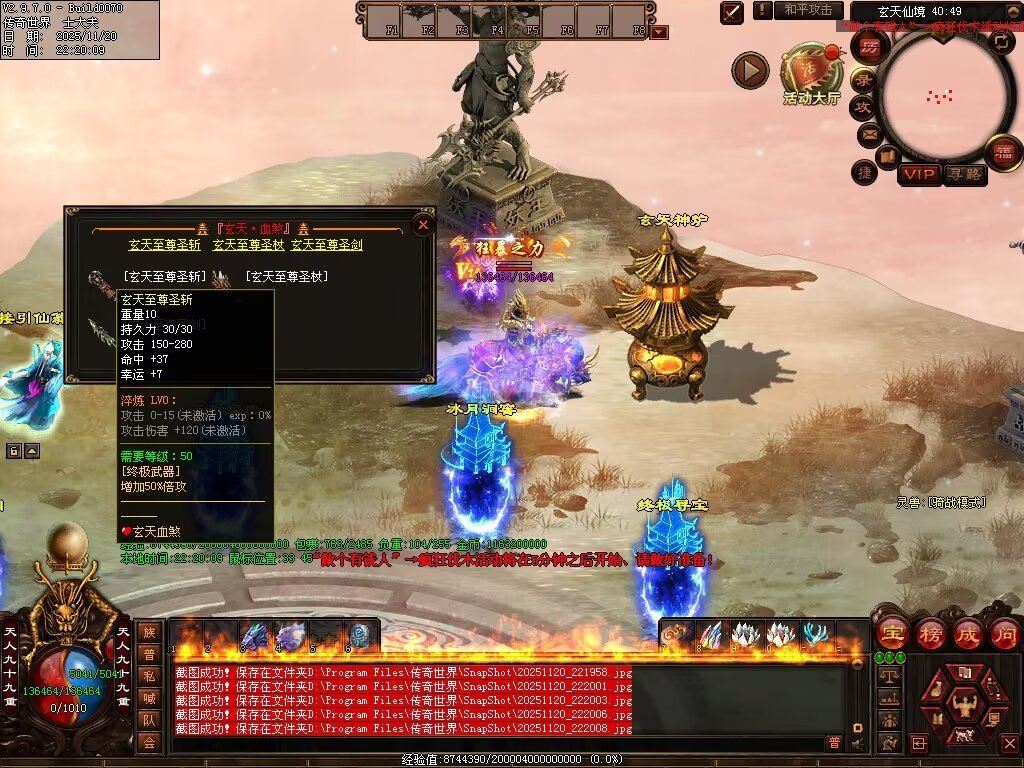Click the round play arrow button
Screen dimensions: 1024x768
click(750, 70)
